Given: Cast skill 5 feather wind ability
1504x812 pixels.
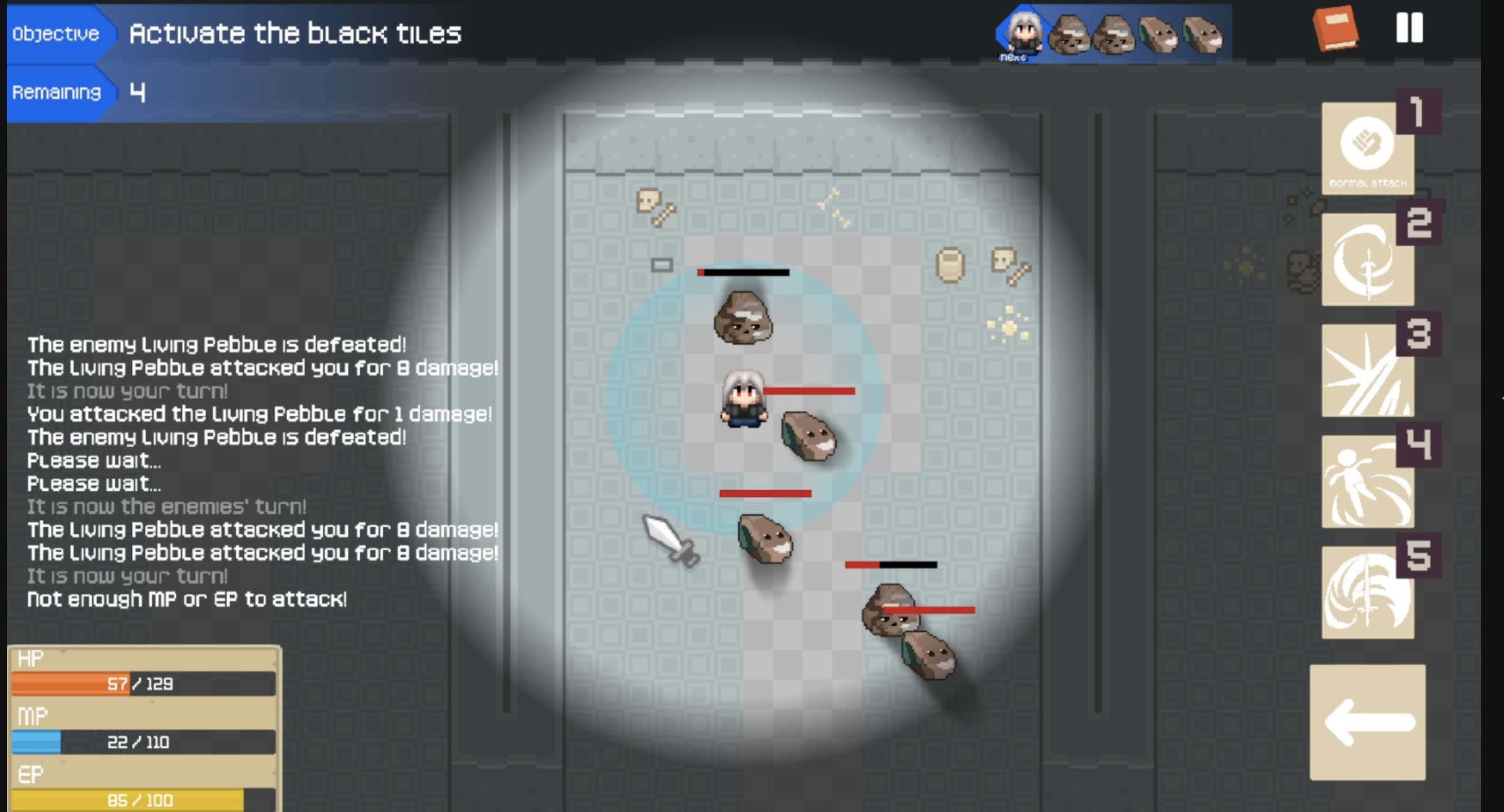Looking at the screenshot, I should (1367, 591).
